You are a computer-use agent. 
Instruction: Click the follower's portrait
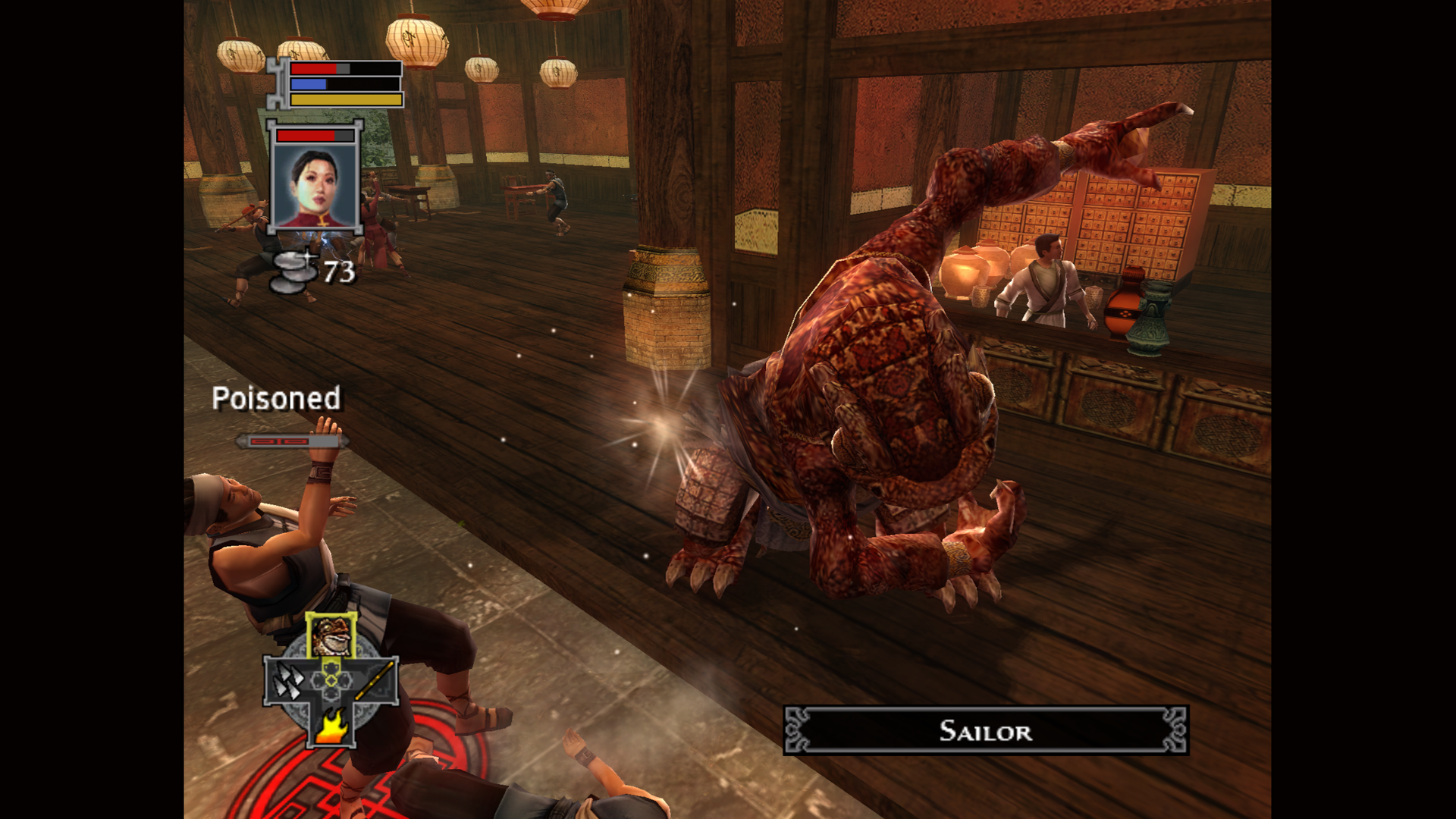[315, 185]
